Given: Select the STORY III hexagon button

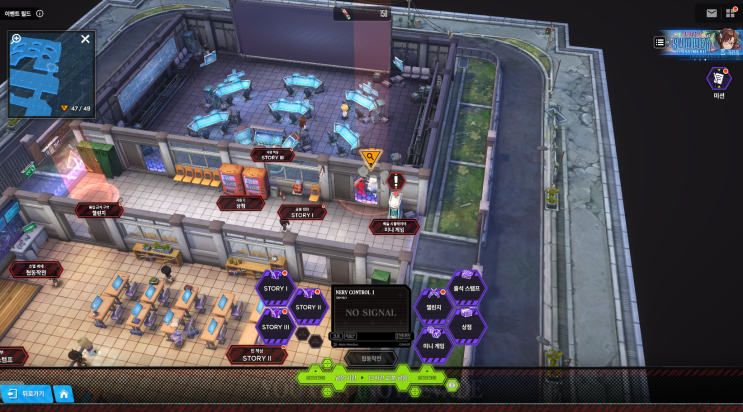Looking at the screenshot, I should [274, 326].
